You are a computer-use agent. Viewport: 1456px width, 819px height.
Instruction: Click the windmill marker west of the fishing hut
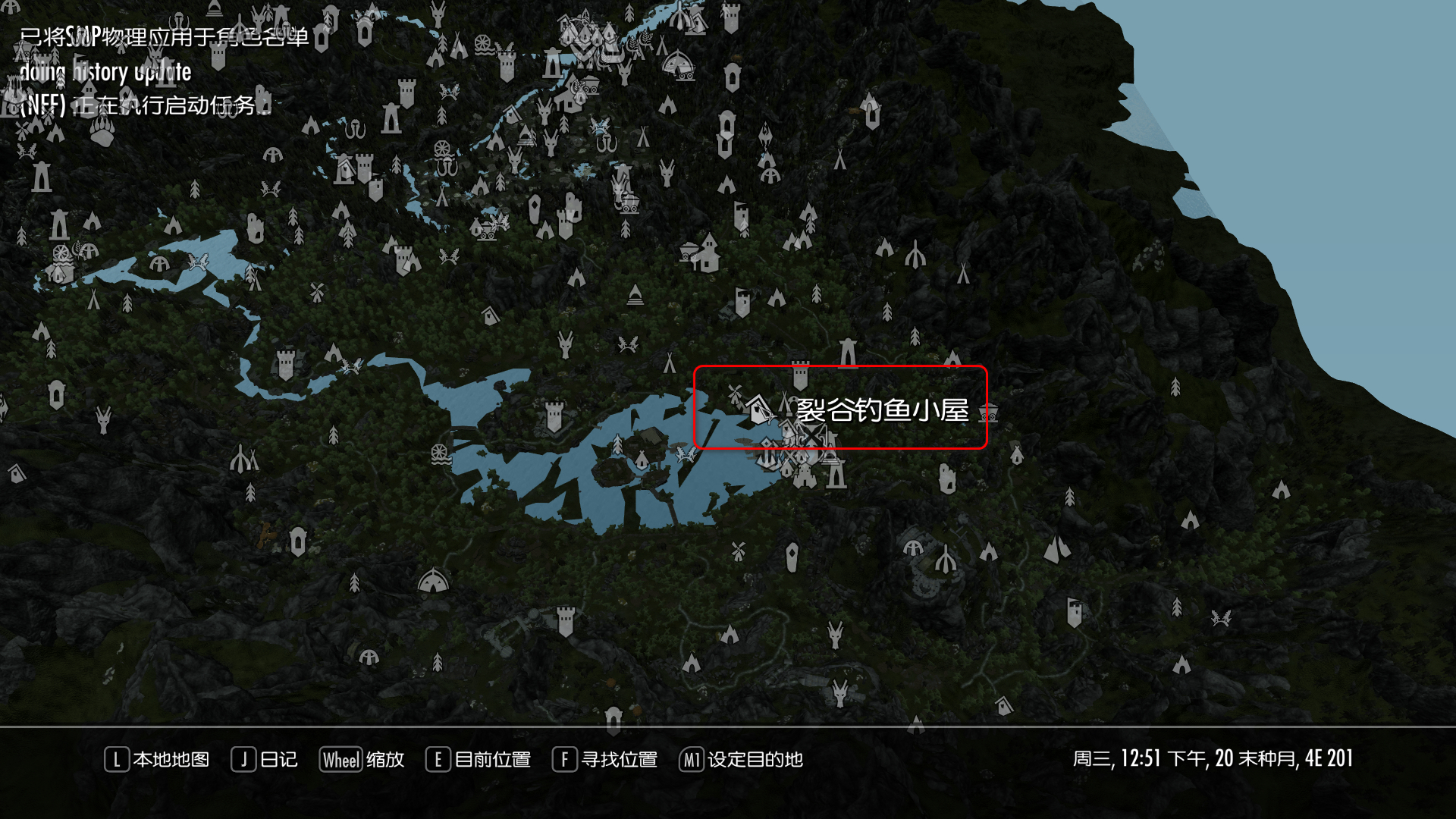click(x=736, y=394)
